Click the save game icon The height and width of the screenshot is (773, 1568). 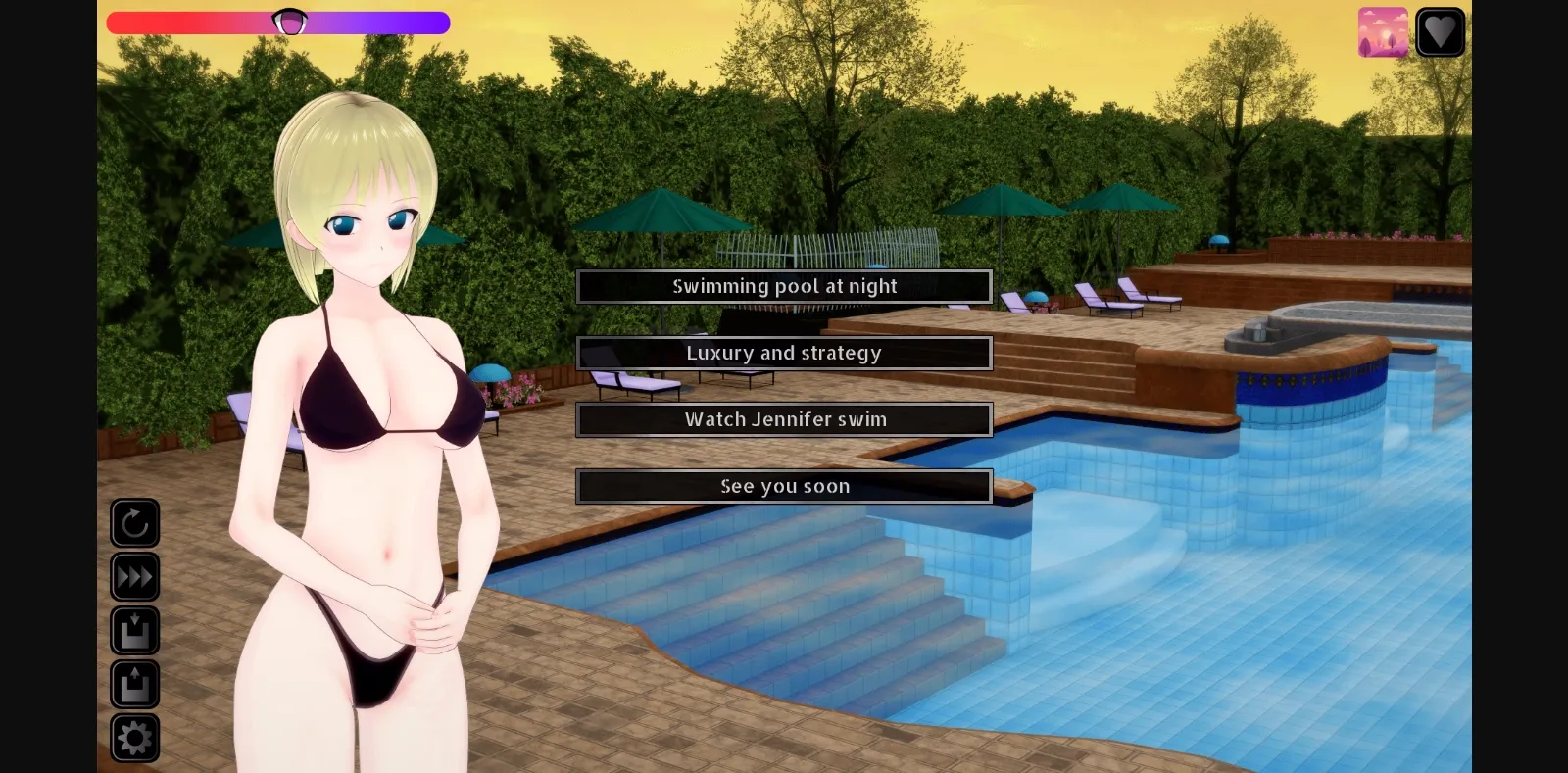click(134, 631)
